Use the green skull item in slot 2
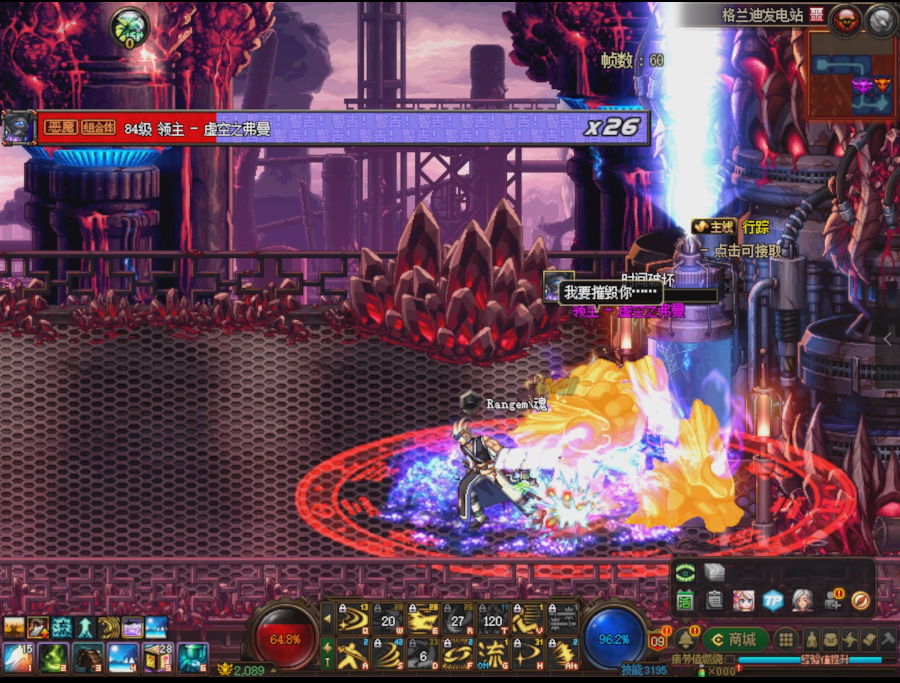 pyautogui.click(x=54, y=657)
